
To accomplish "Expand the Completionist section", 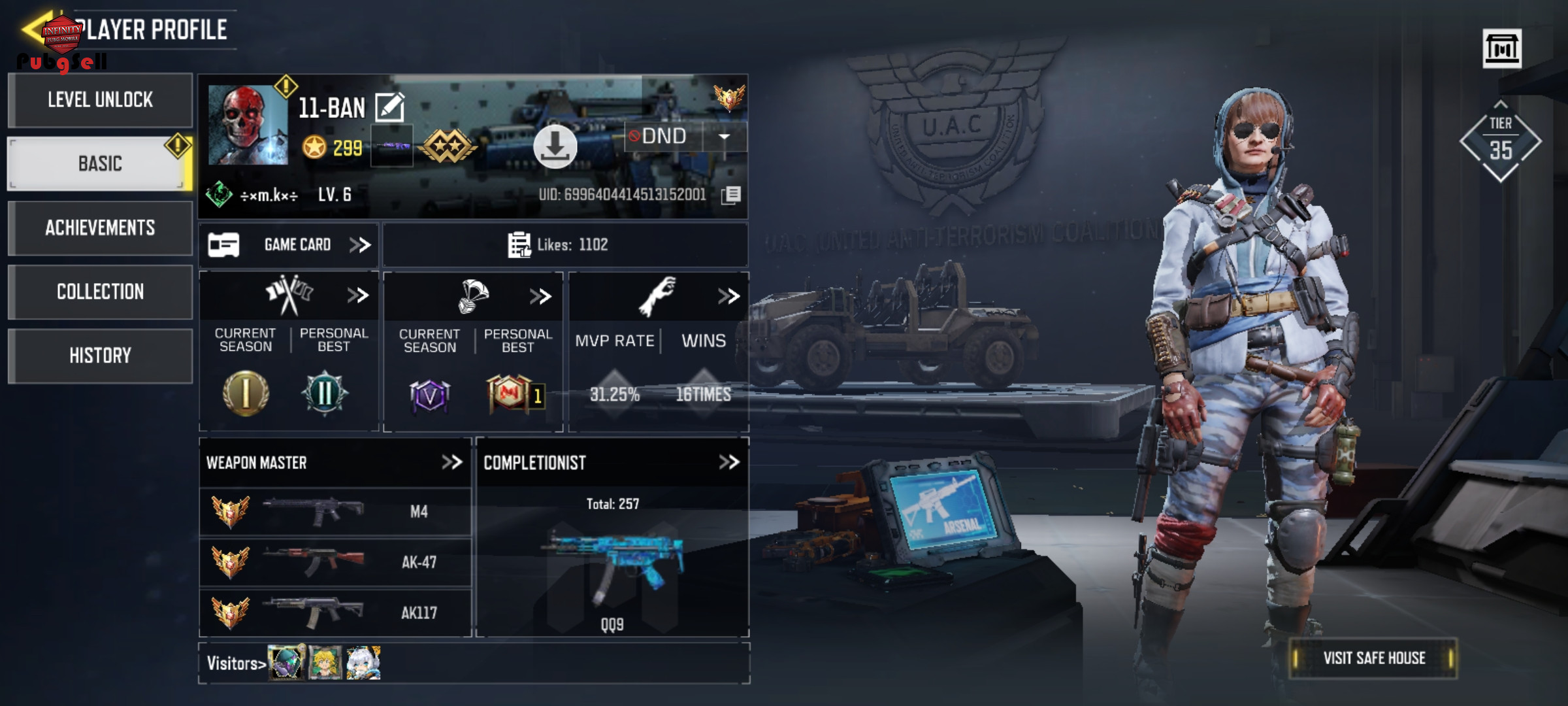I will coord(728,463).
